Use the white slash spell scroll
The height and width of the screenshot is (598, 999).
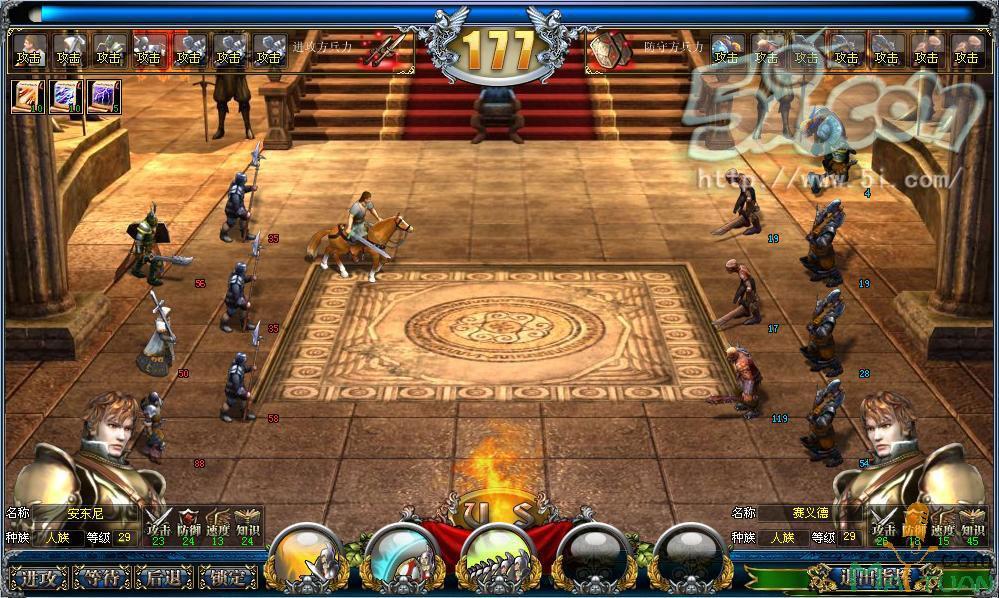[x=27, y=97]
